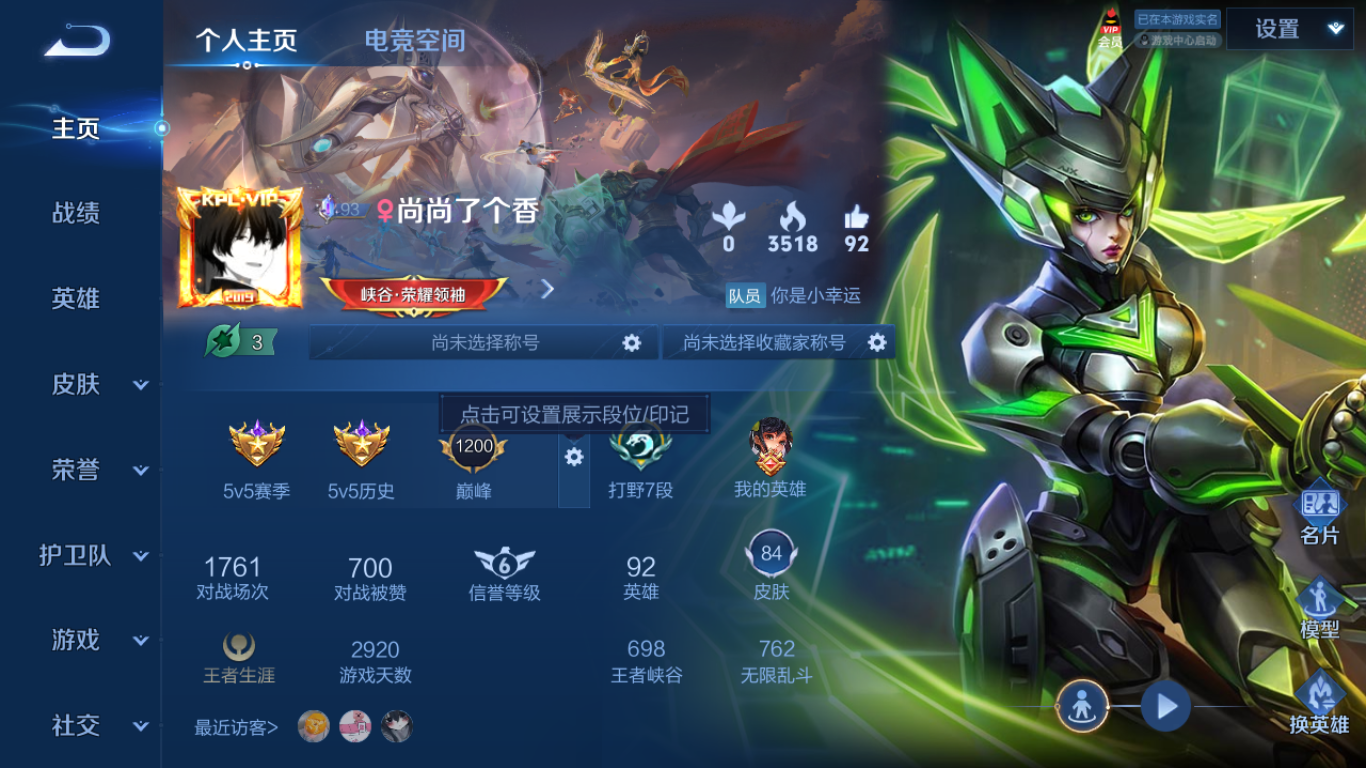Switch to the 电竞空间 tab

(x=414, y=40)
